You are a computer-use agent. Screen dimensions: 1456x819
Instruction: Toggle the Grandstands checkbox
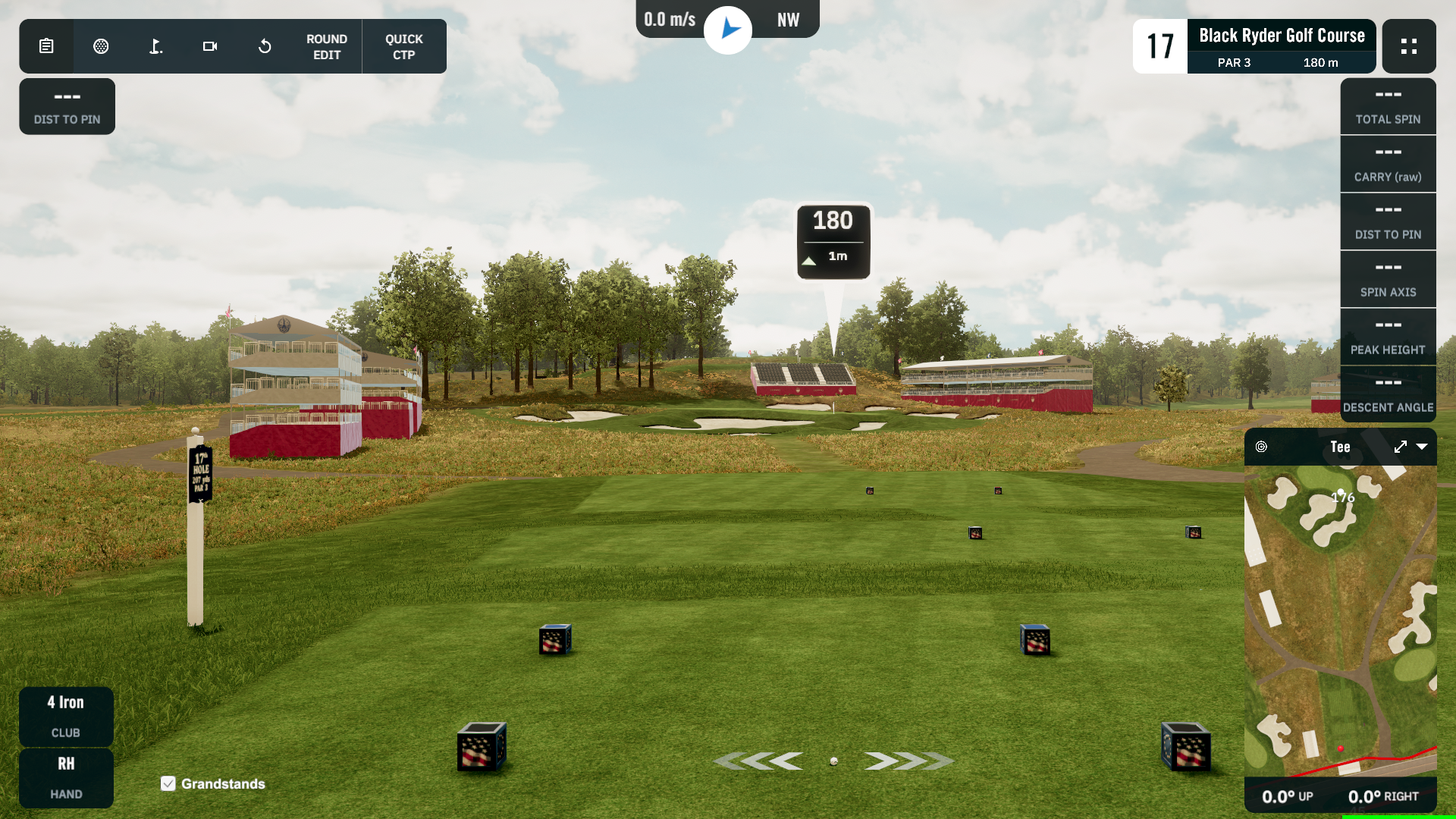tap(168, 783)
